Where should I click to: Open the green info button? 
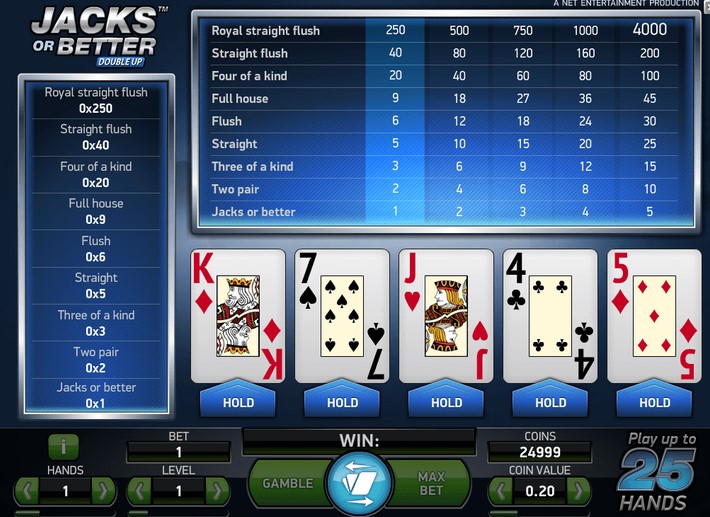[63, 447]
